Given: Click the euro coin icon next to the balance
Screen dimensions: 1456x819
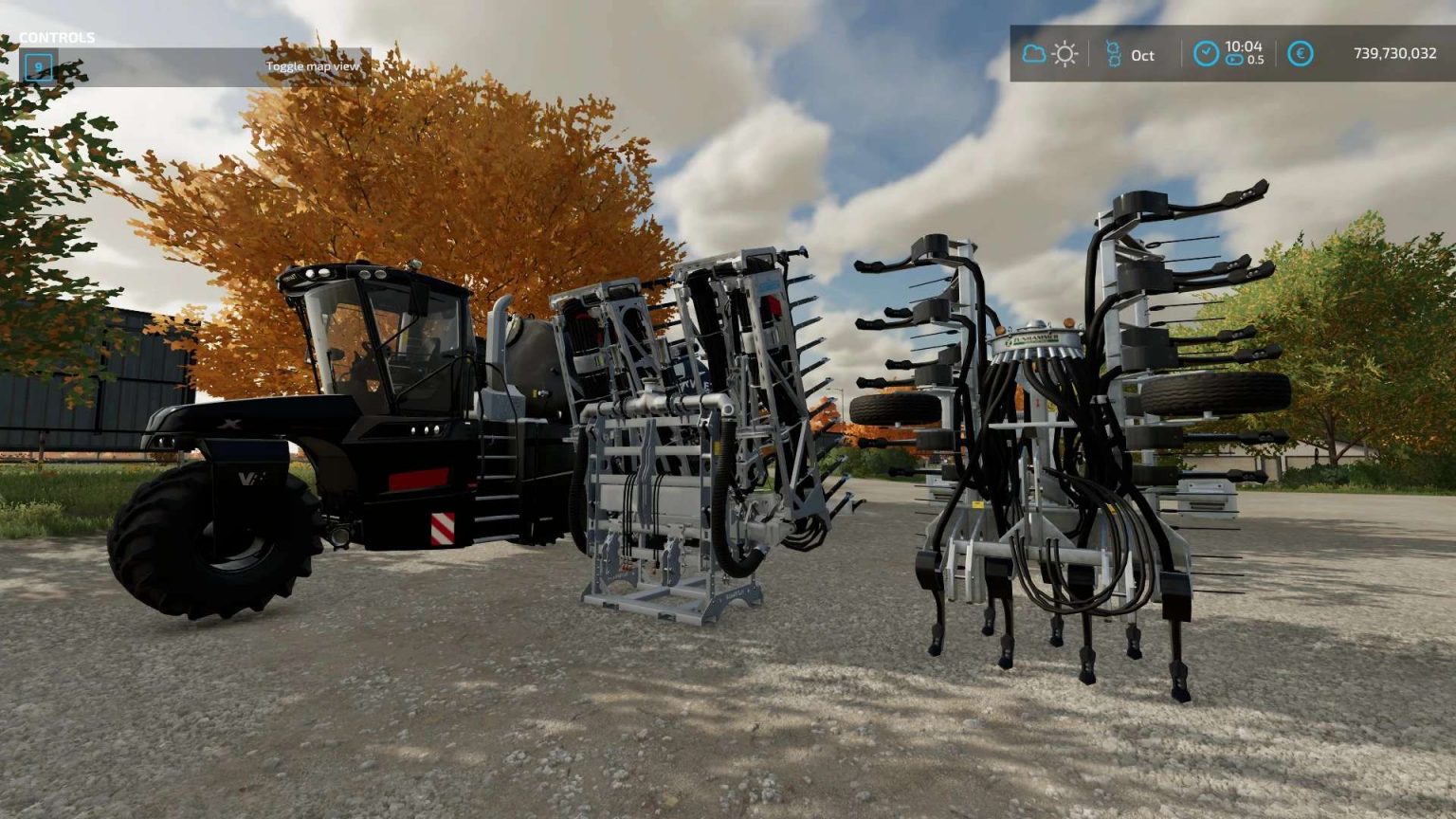Looking at the screenshot, I should pyautogui.click(x=1301, y=54).
